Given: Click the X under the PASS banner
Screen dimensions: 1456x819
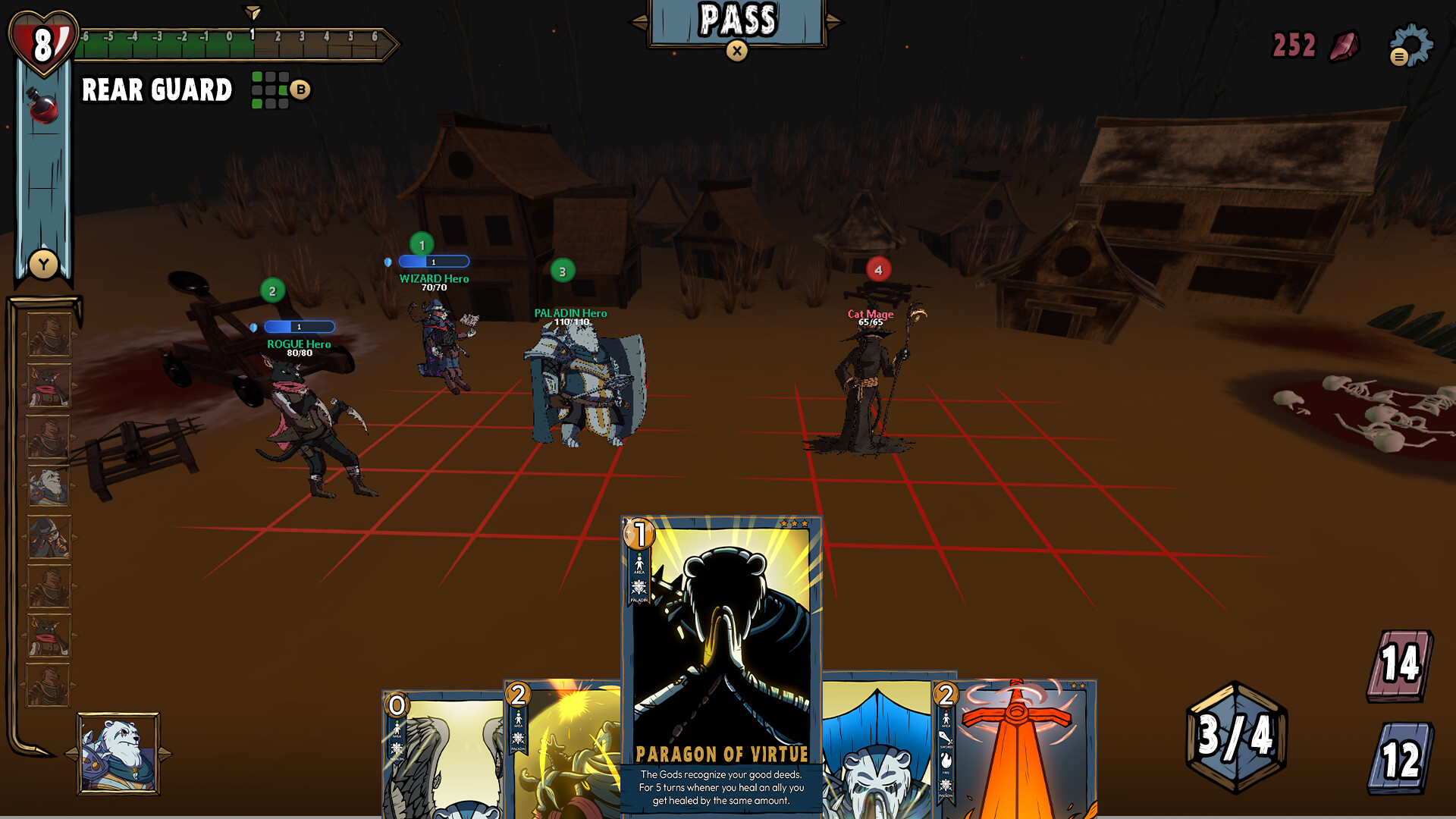Looking at the screenshot, I should pos(736,52).
